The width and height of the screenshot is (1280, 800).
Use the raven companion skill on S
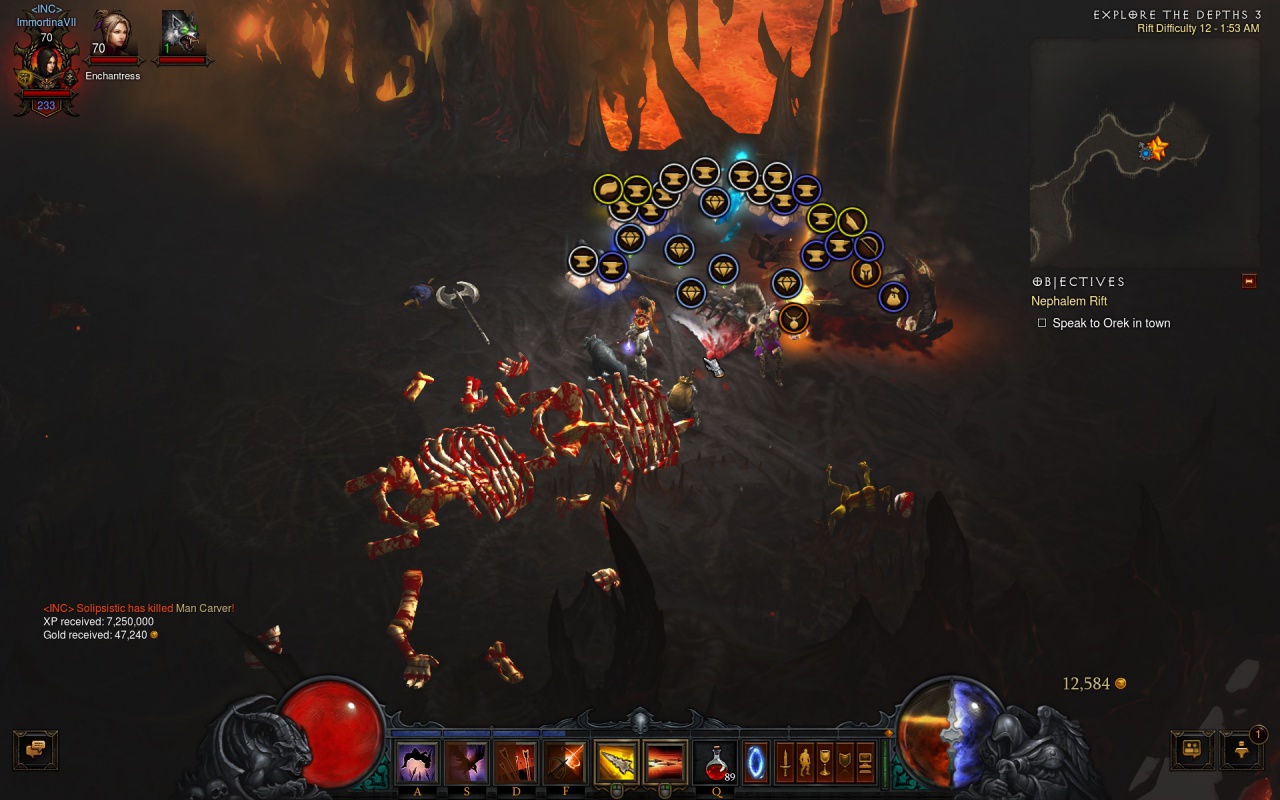click(x=466, y=763)
